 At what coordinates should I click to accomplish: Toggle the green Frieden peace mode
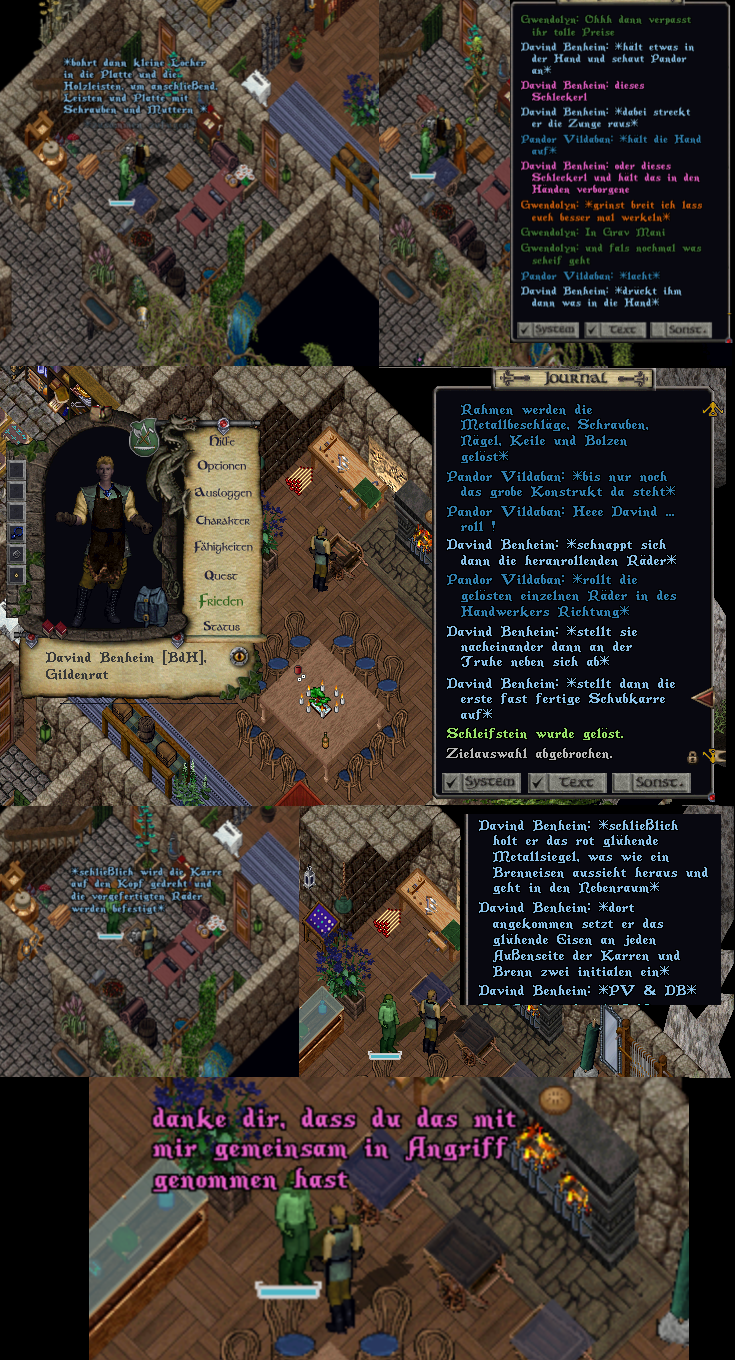click(x=220, y=601)
